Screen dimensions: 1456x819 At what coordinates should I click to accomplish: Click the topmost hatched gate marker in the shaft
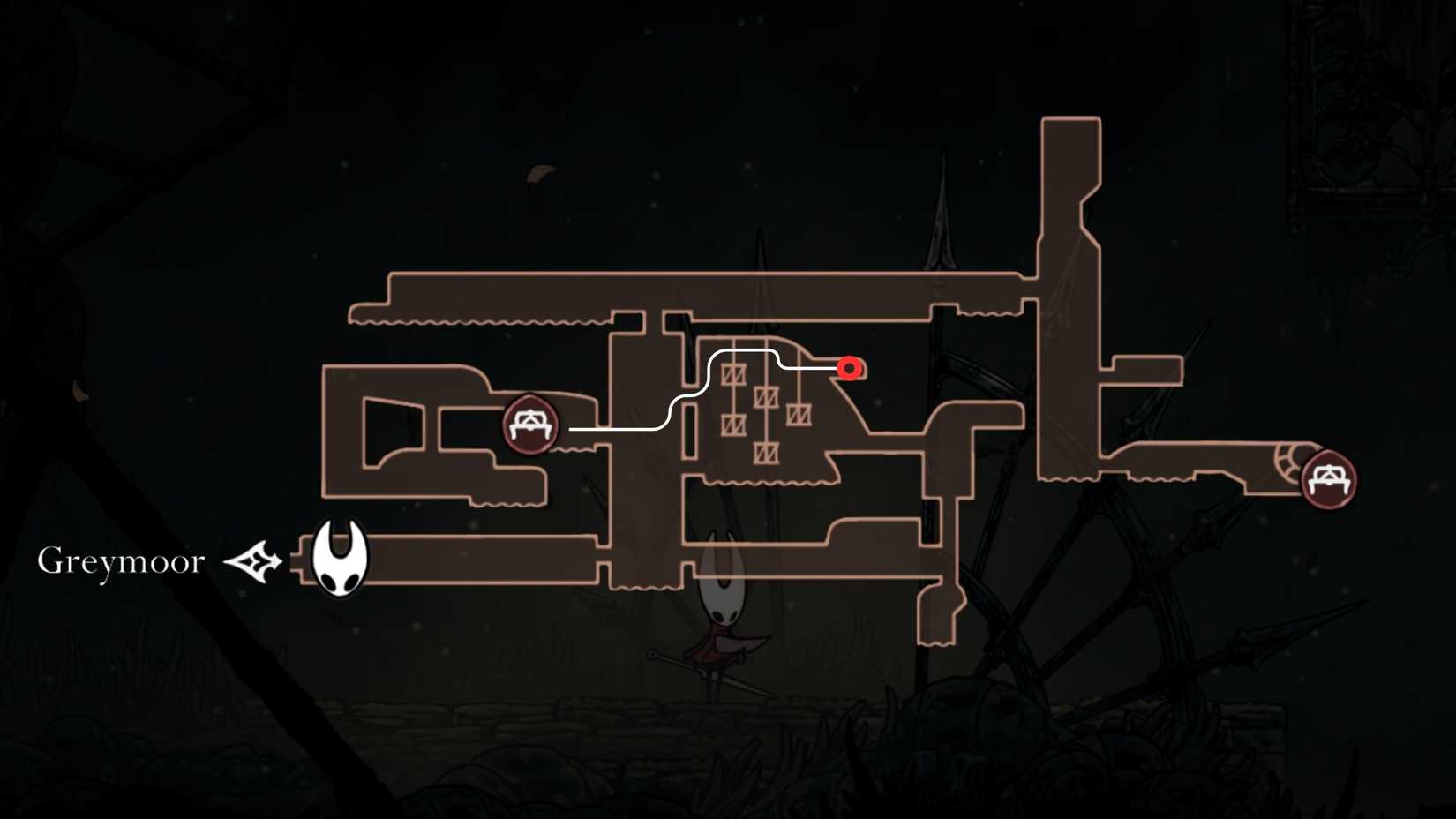click(733, 373)
